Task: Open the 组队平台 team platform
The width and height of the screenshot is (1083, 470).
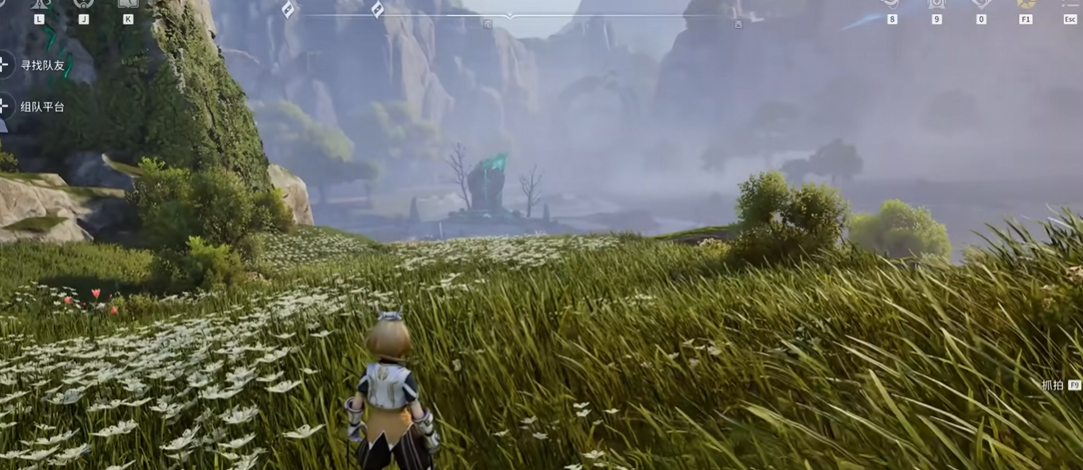Action: 40,106
